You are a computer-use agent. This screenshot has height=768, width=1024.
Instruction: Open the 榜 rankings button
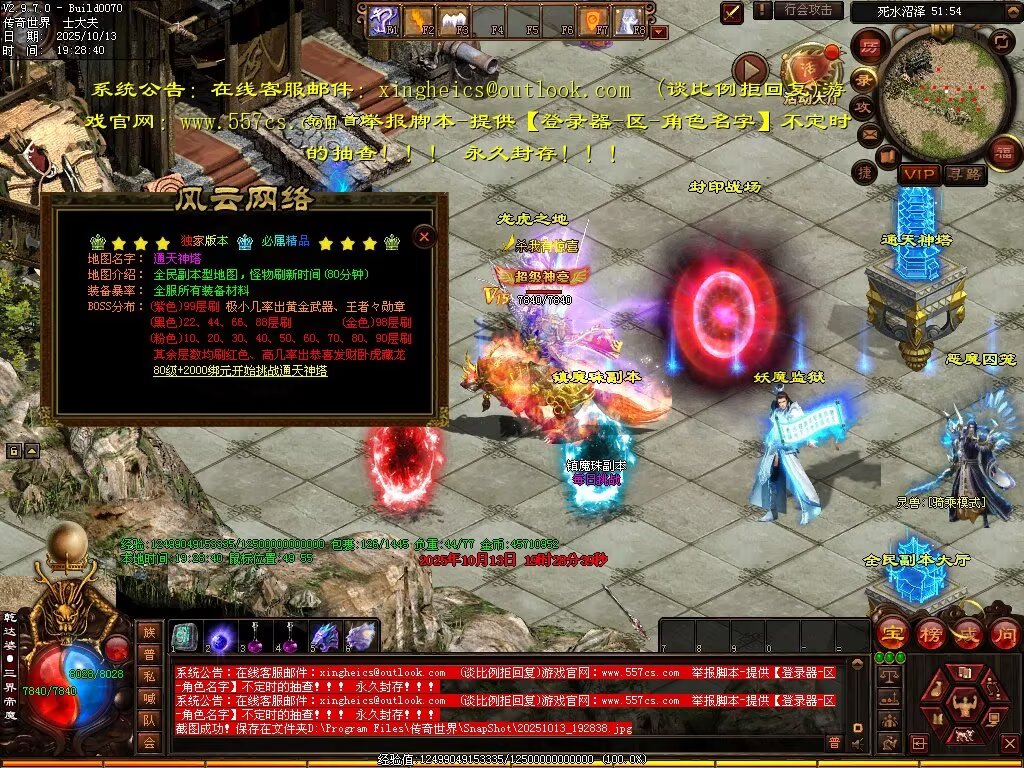point(931,632)
